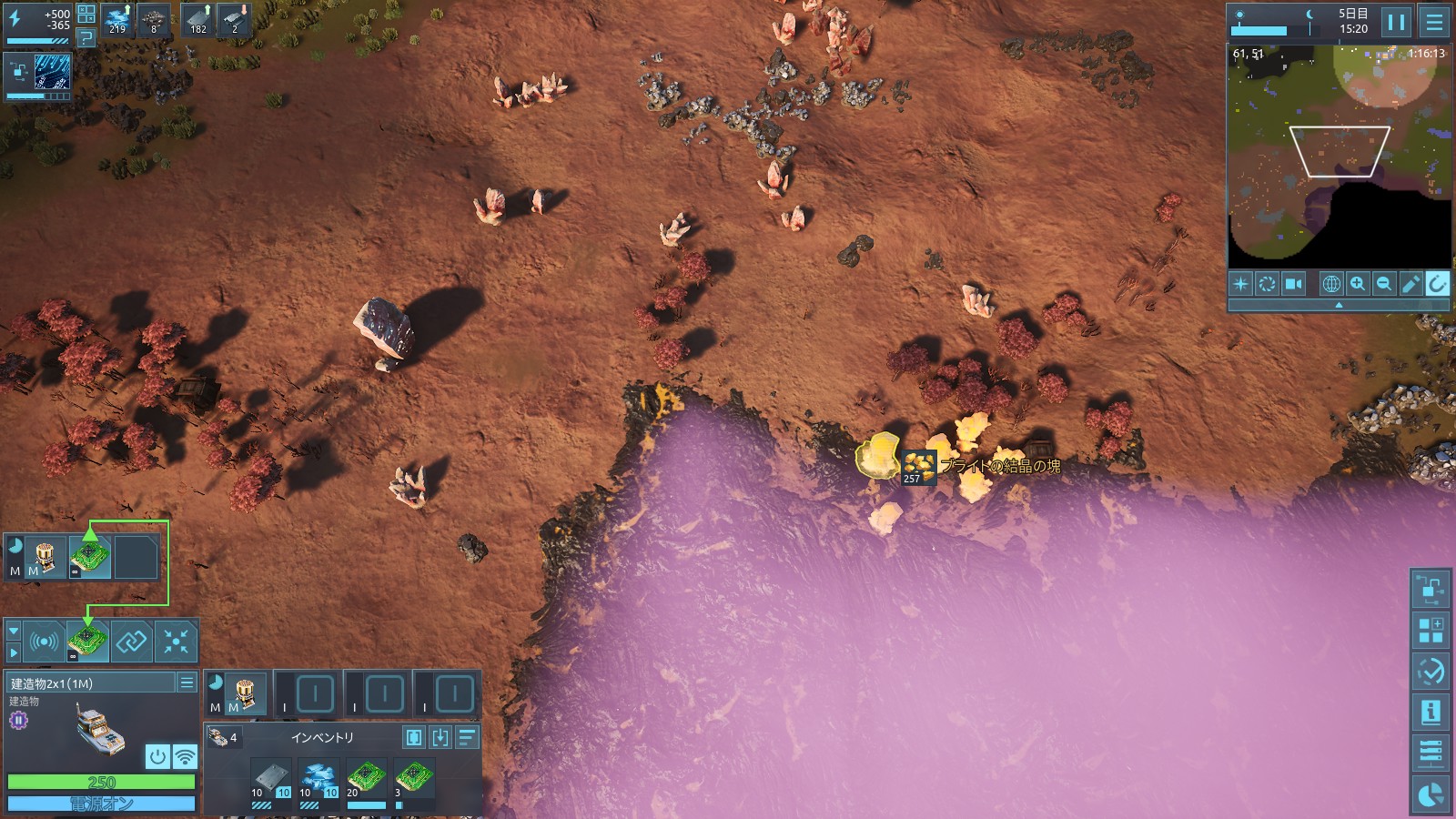Click the radio signal broadcast icon
1456x819 pixels.
coord(44,642)
